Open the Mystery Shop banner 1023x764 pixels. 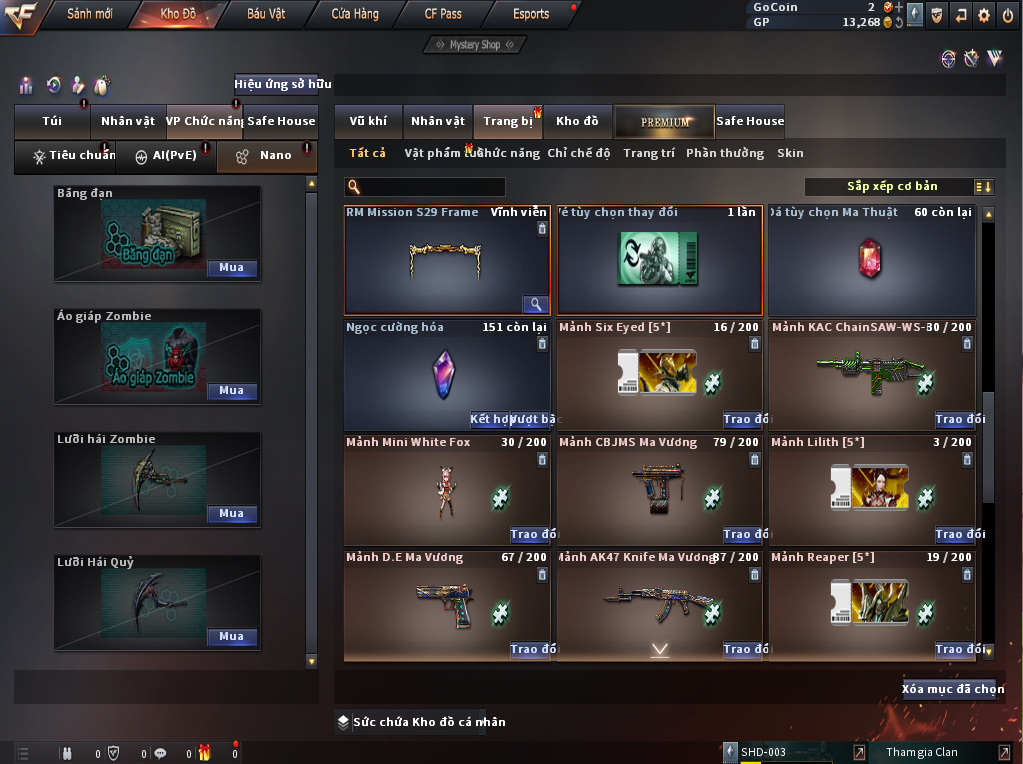pos(474,45)
